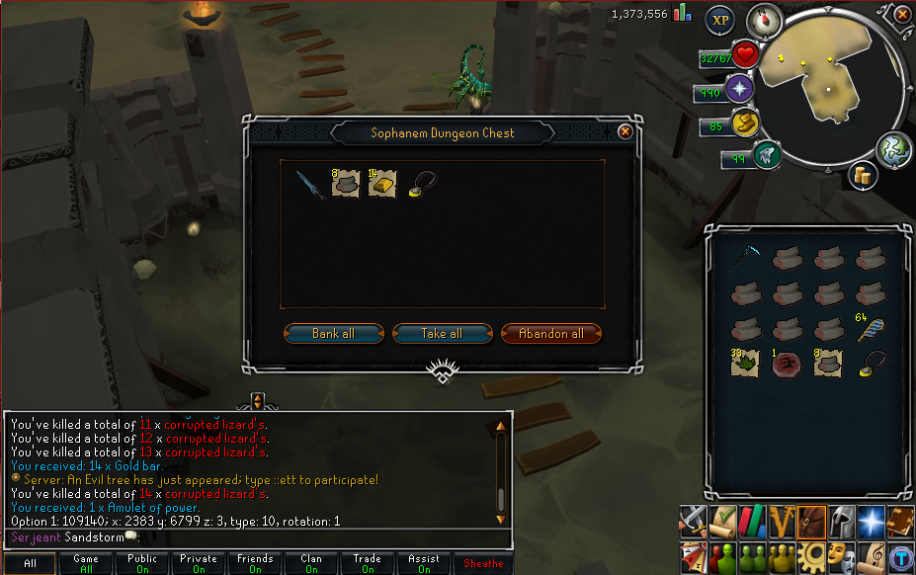Select the pickaxe in the inventory

click(746, 257)
